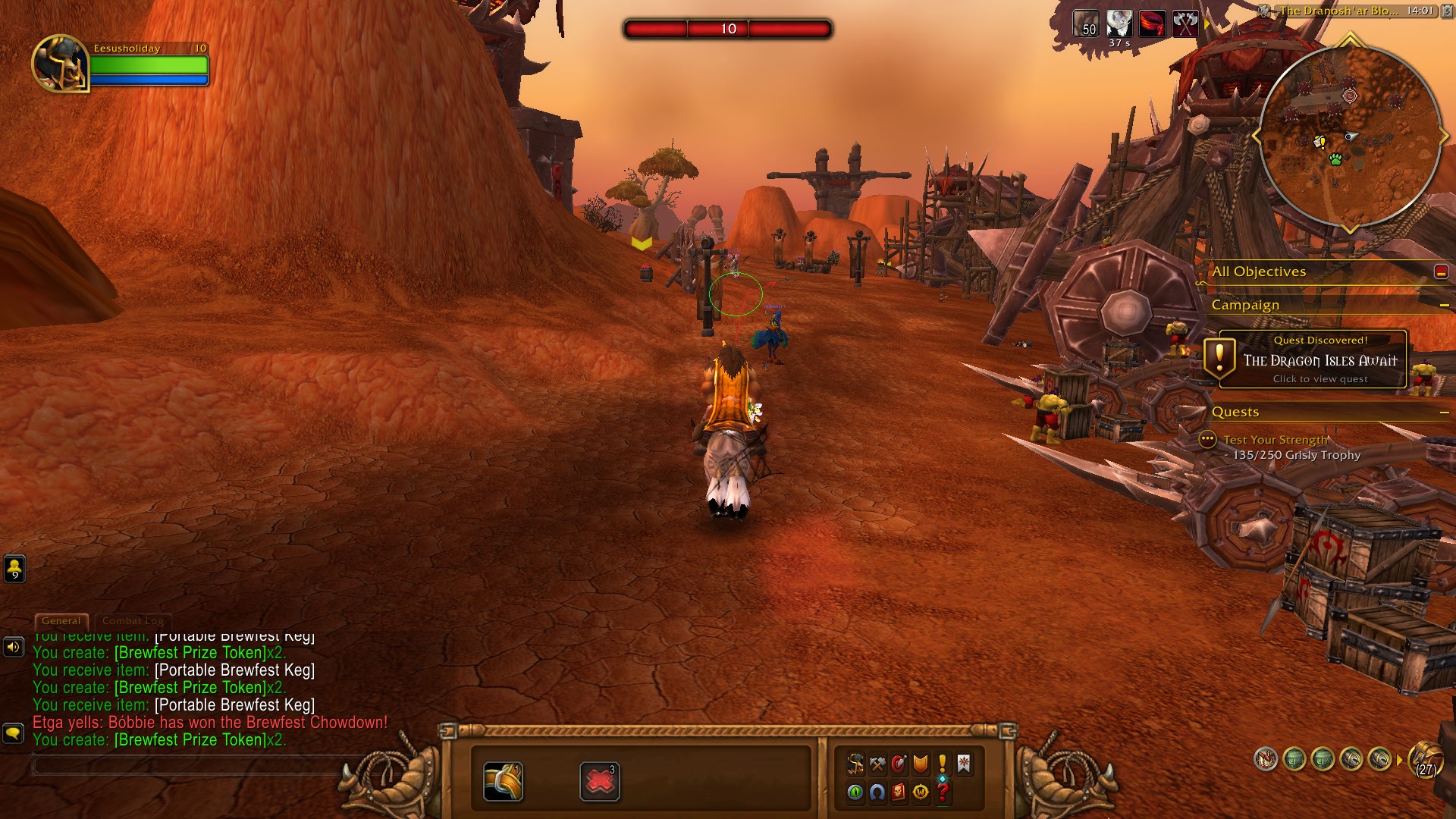Viewport: 1456px width, 819px height.
Task: Click the minimap
Action: pyautogui.click(x=1350, y=136)
